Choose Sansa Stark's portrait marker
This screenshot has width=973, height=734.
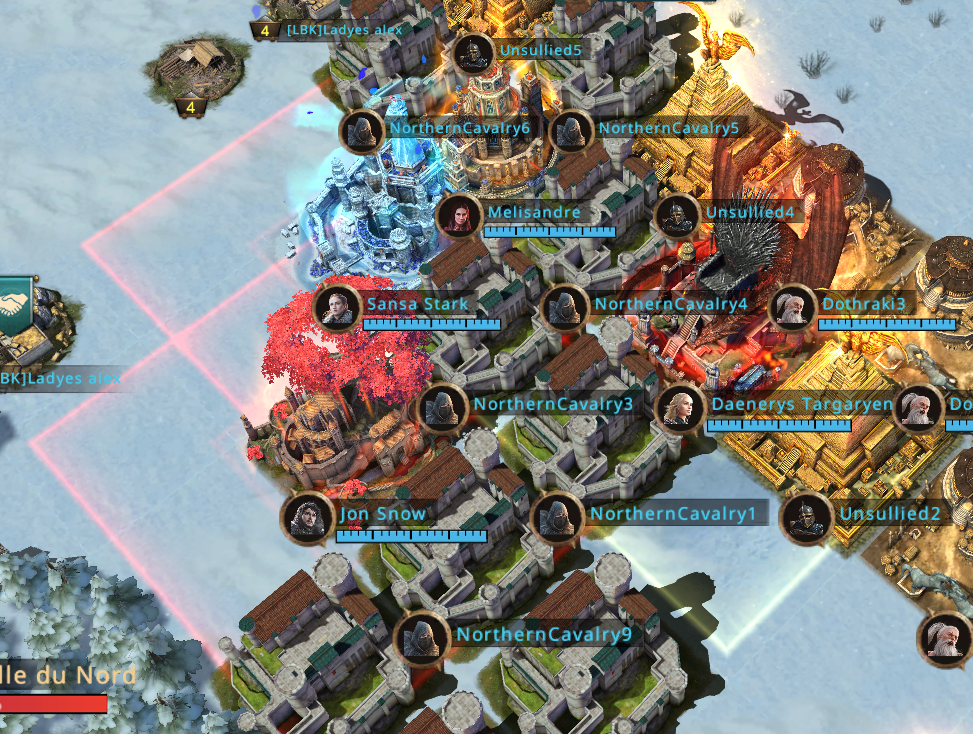[x=337, y=308]
